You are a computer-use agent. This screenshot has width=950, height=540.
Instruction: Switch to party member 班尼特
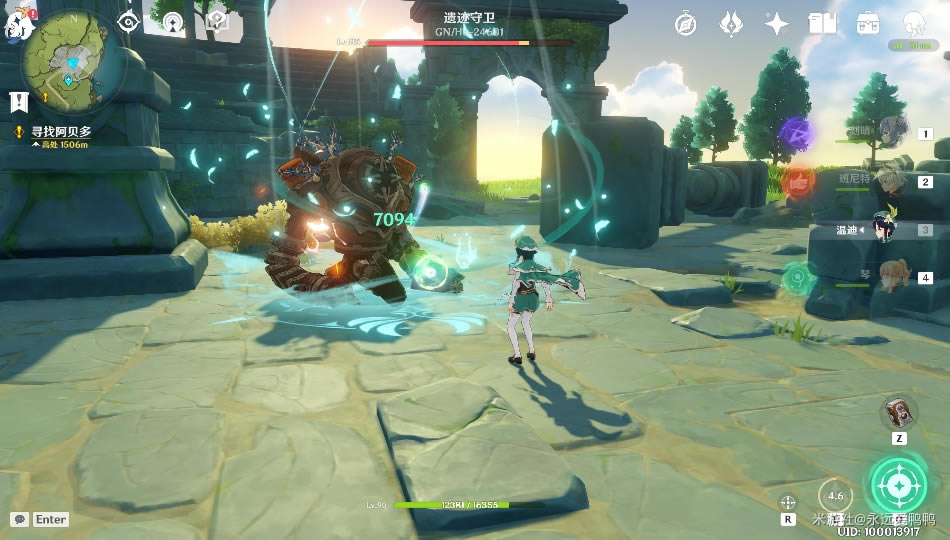(x=892, y=181)
